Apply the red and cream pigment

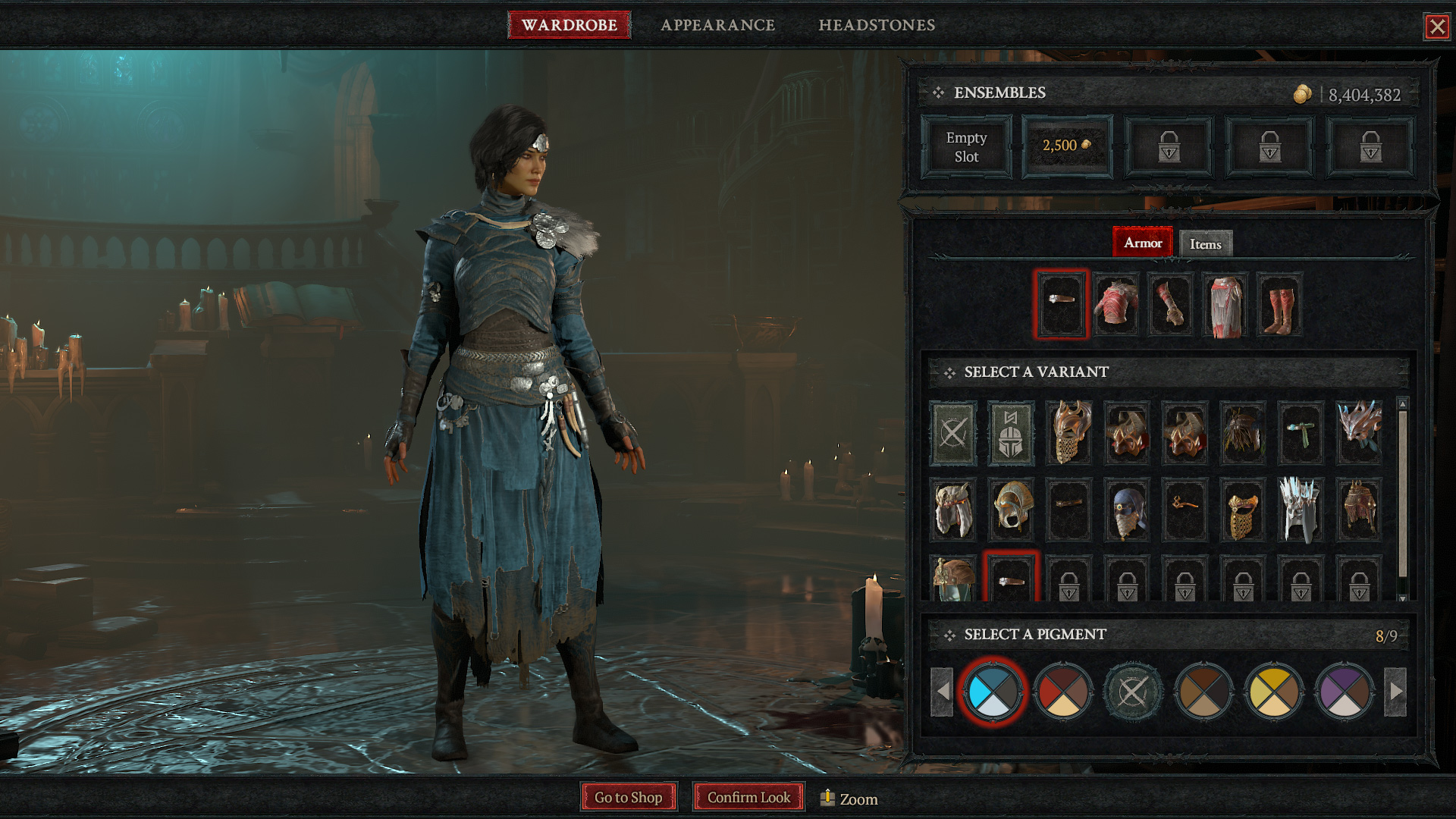(x=1062, y=691)
